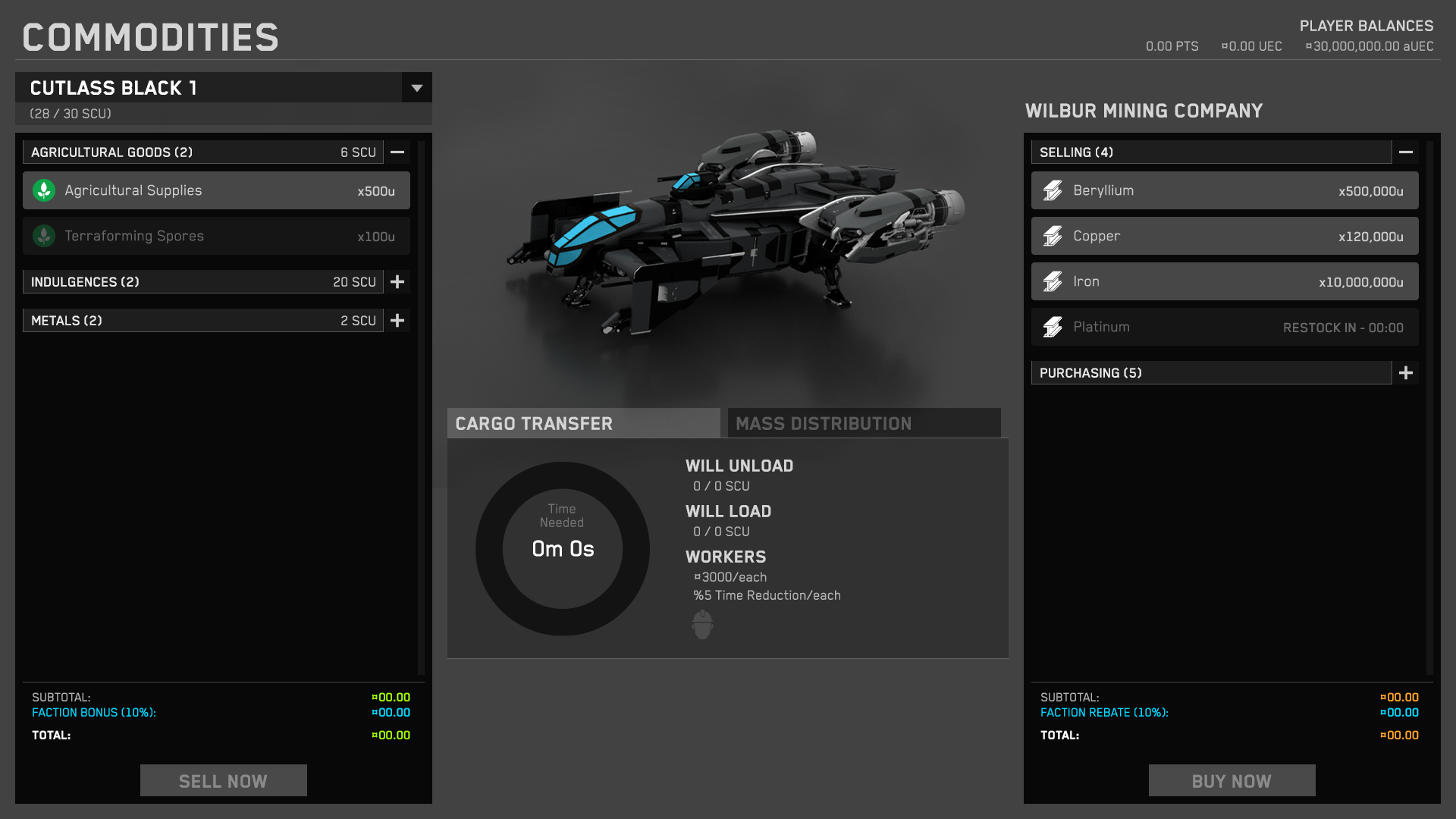Add a worker with the hard-hat icon
The width and height of the screenshot is (1456, 819).
point(702,624)
